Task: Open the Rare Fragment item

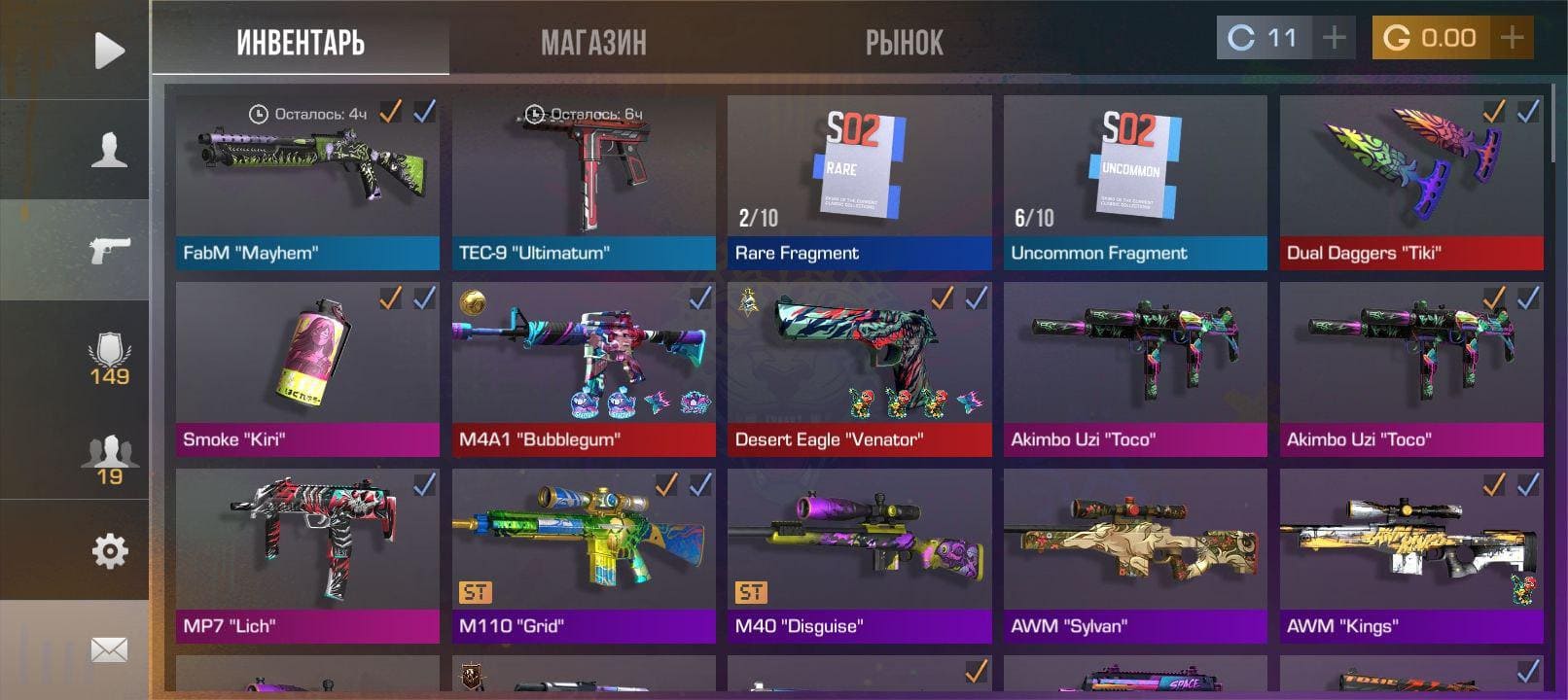Action: coord(859,182)
